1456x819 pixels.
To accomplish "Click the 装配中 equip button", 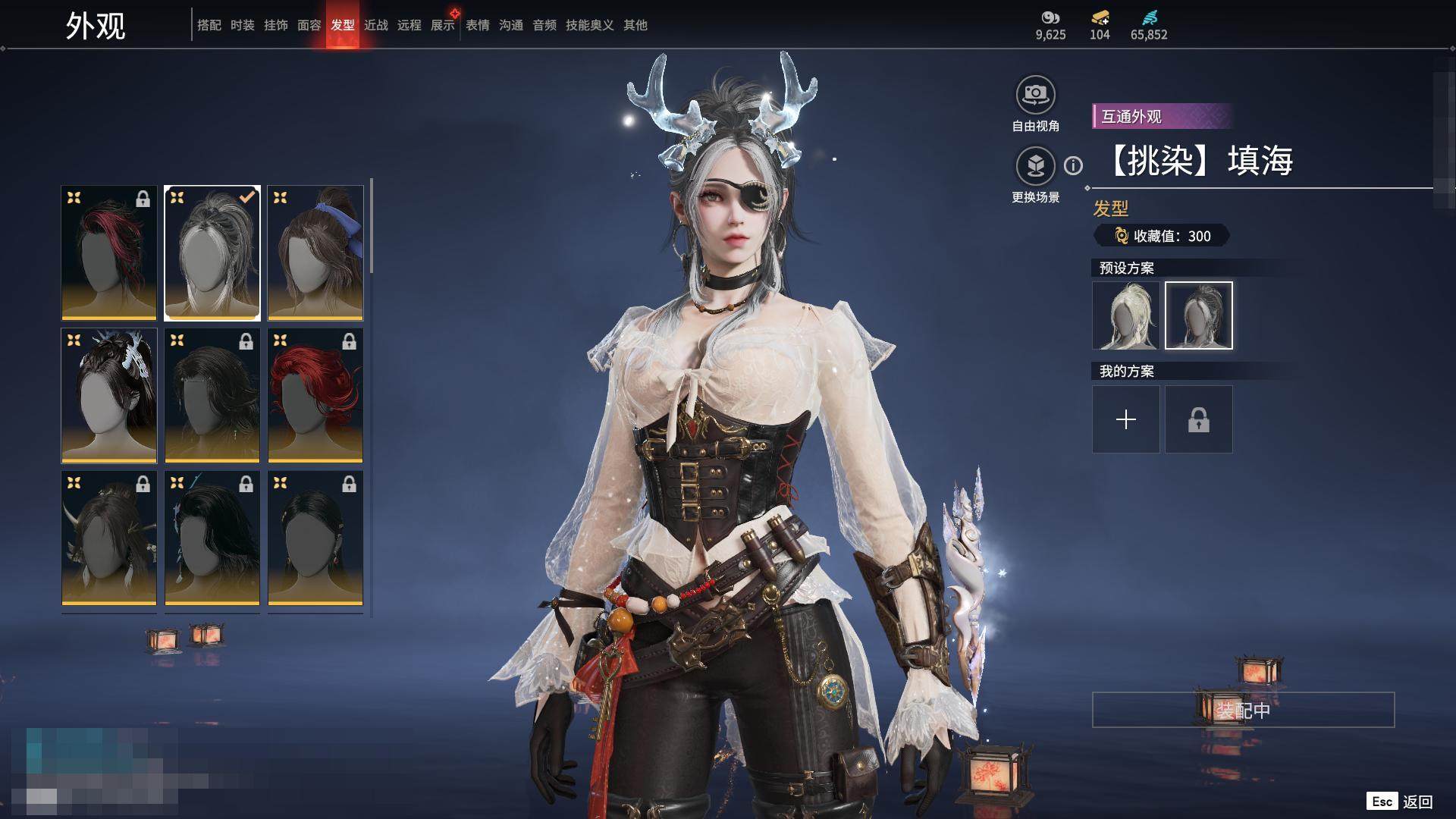I will 1243,710.
